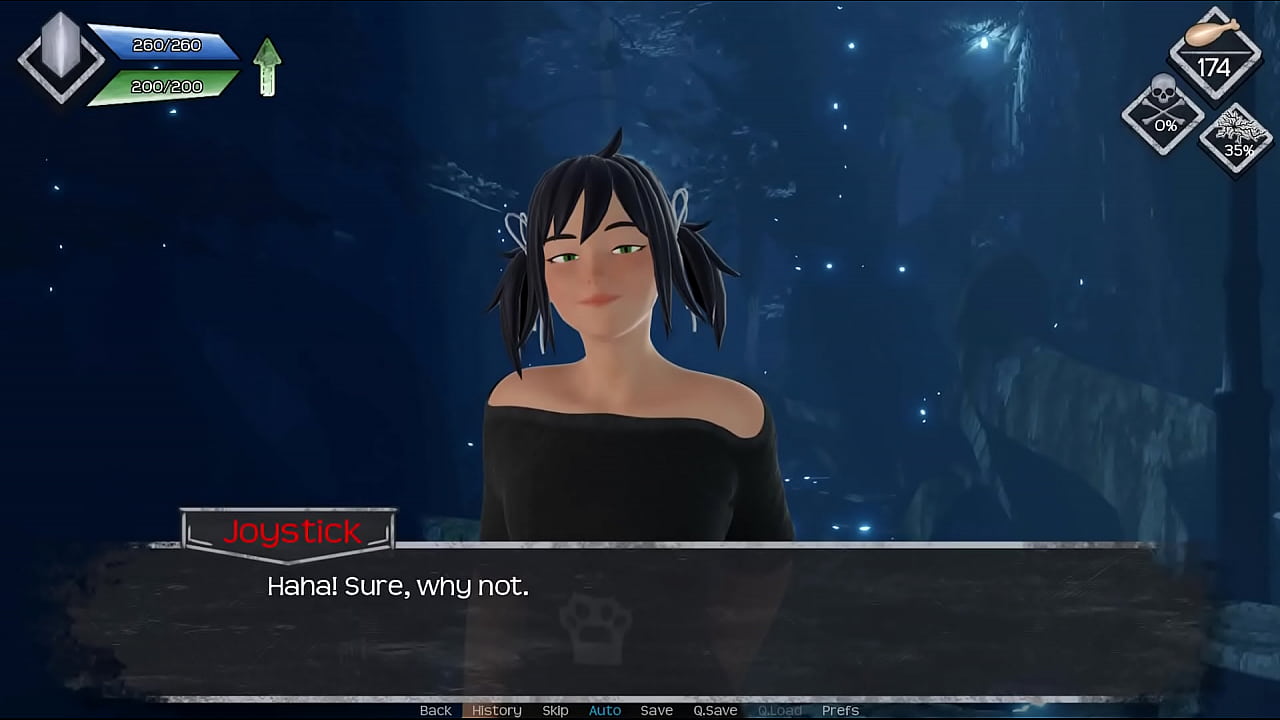The image size is (1280, 720).
Task: Click the paw print in the dialogue box
Action: (595, 625)
